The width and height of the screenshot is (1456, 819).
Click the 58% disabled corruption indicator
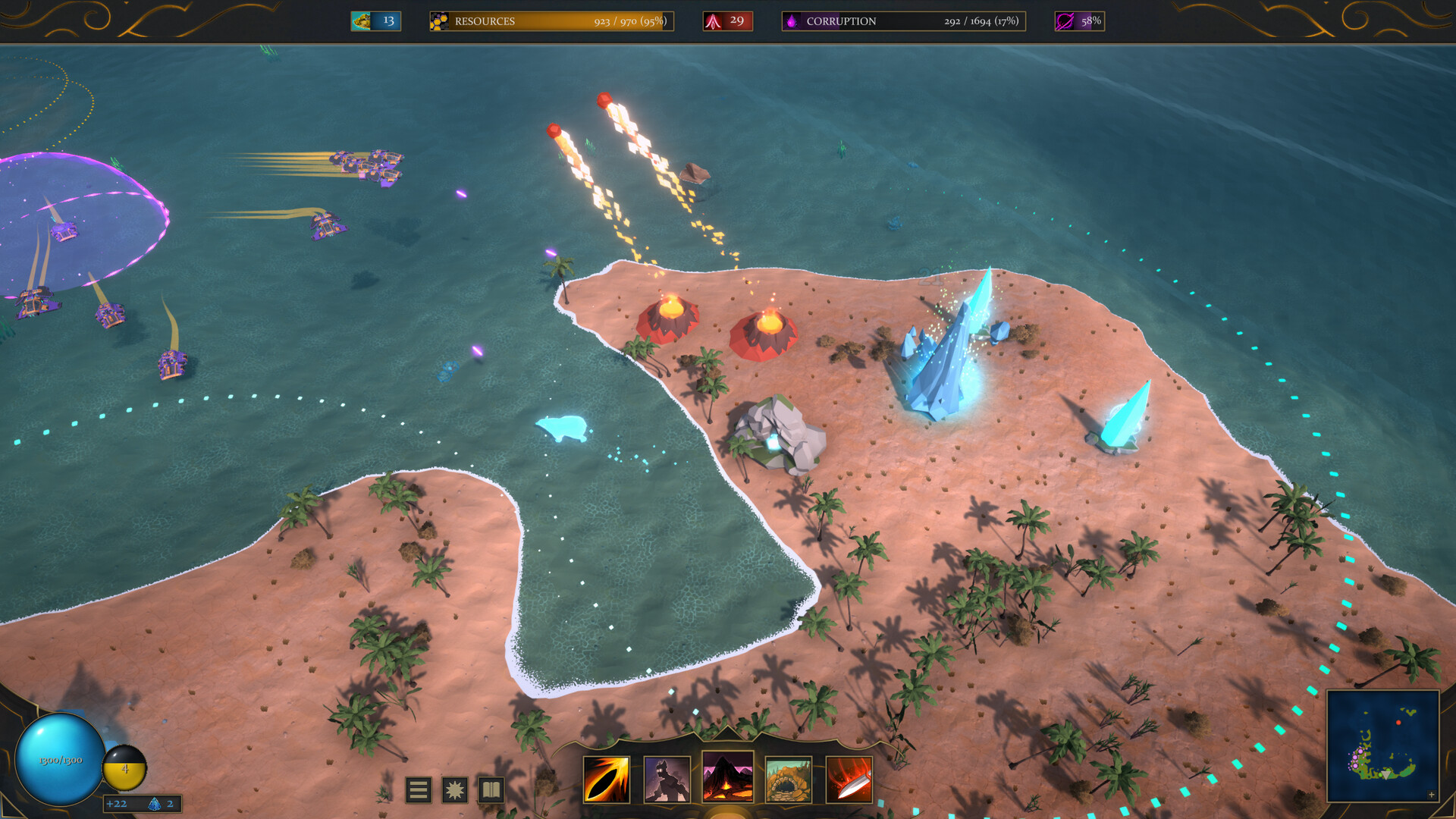coord(1078,21)
